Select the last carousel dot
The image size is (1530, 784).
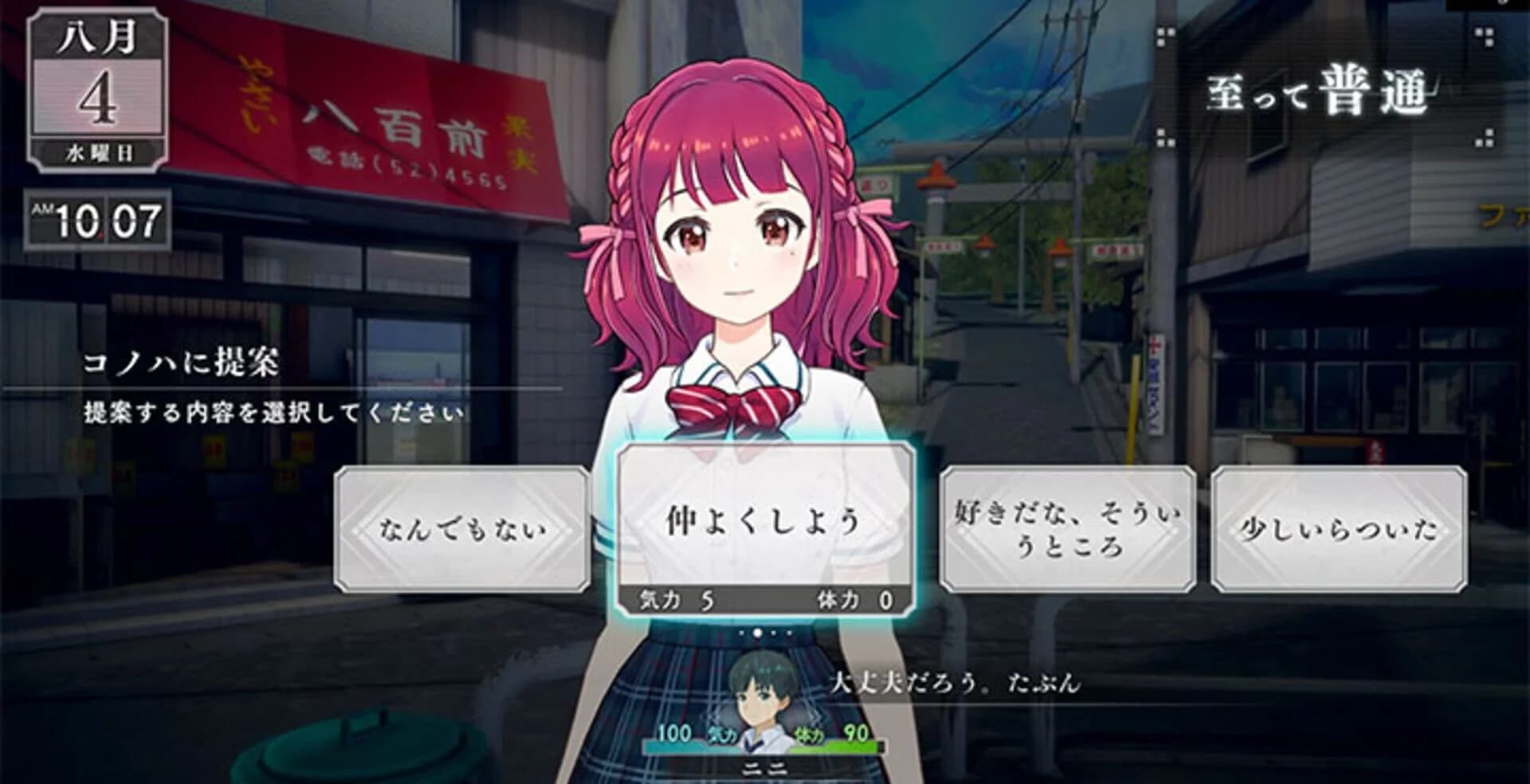(787, 633)
